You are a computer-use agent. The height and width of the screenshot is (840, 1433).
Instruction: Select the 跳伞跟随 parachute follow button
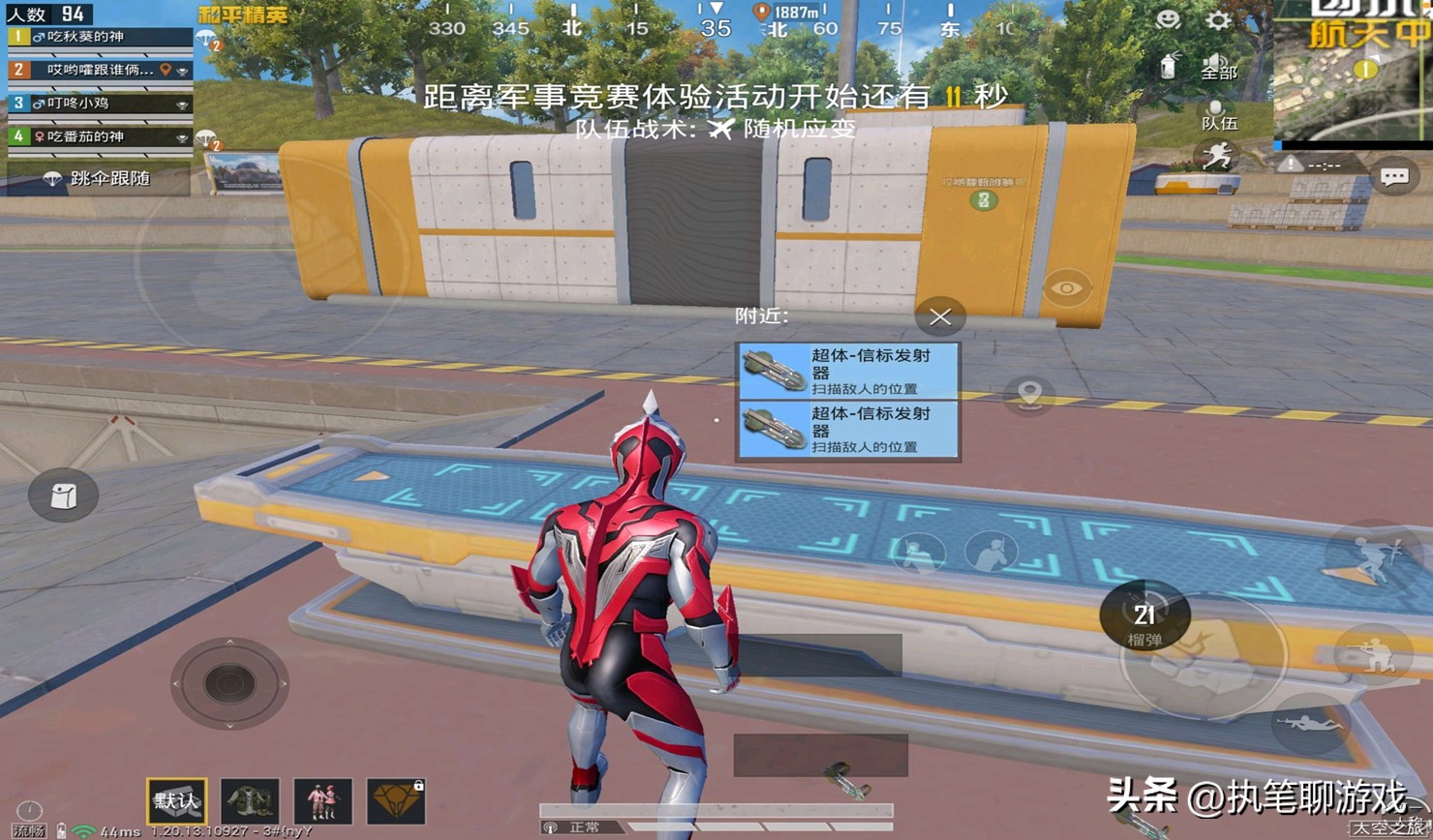coord(98,178)
